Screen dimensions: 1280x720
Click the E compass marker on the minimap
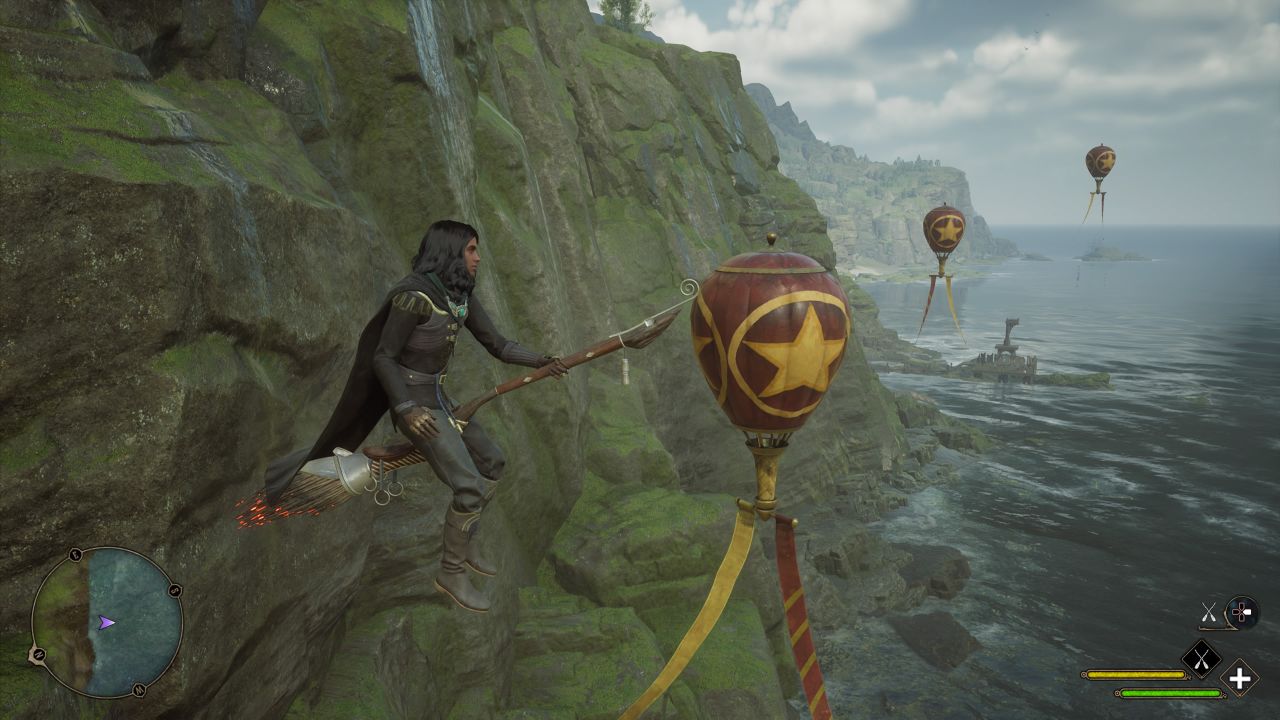76,555
